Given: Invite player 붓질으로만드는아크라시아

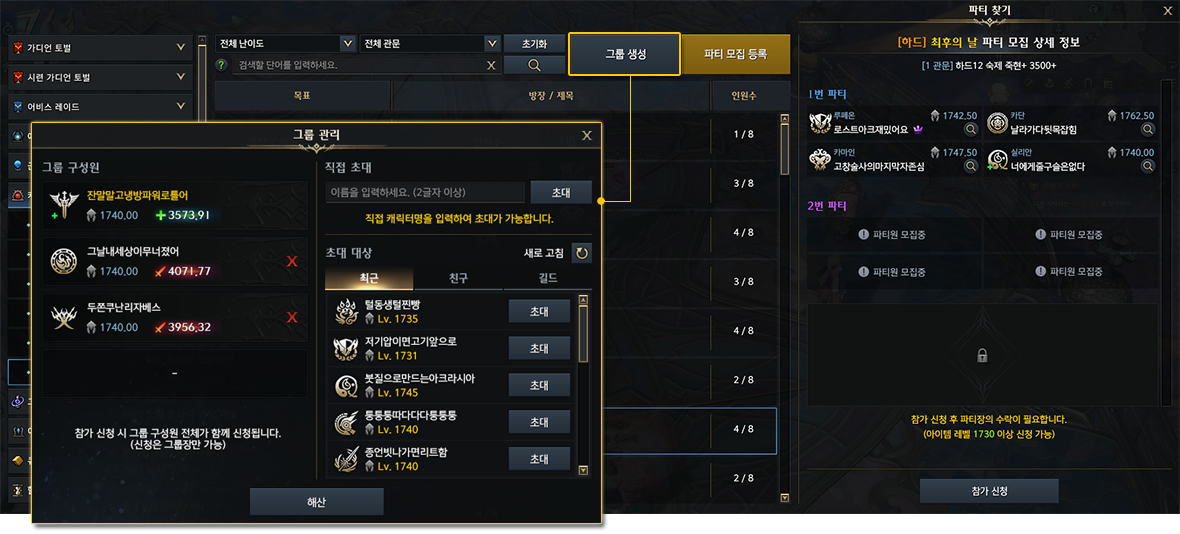Looking at the screenshot, I should click(x=539, y=386).
